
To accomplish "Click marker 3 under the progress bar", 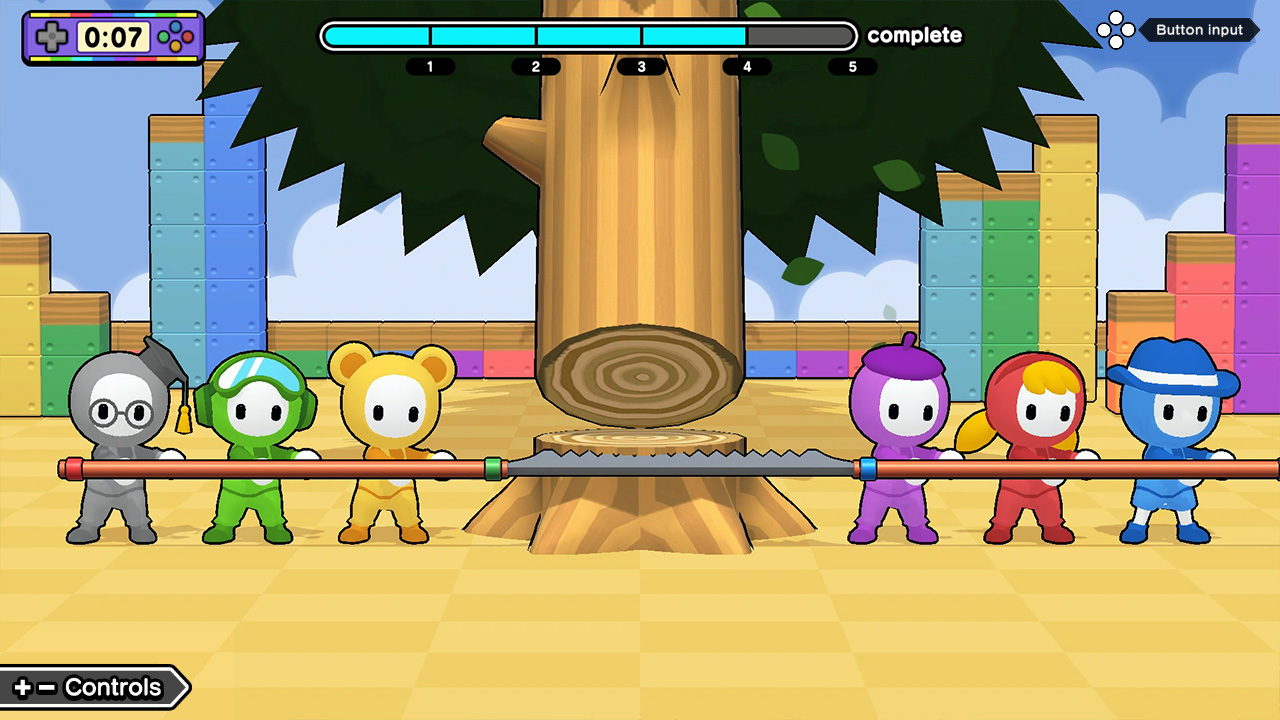I will (x=641, y=66).
